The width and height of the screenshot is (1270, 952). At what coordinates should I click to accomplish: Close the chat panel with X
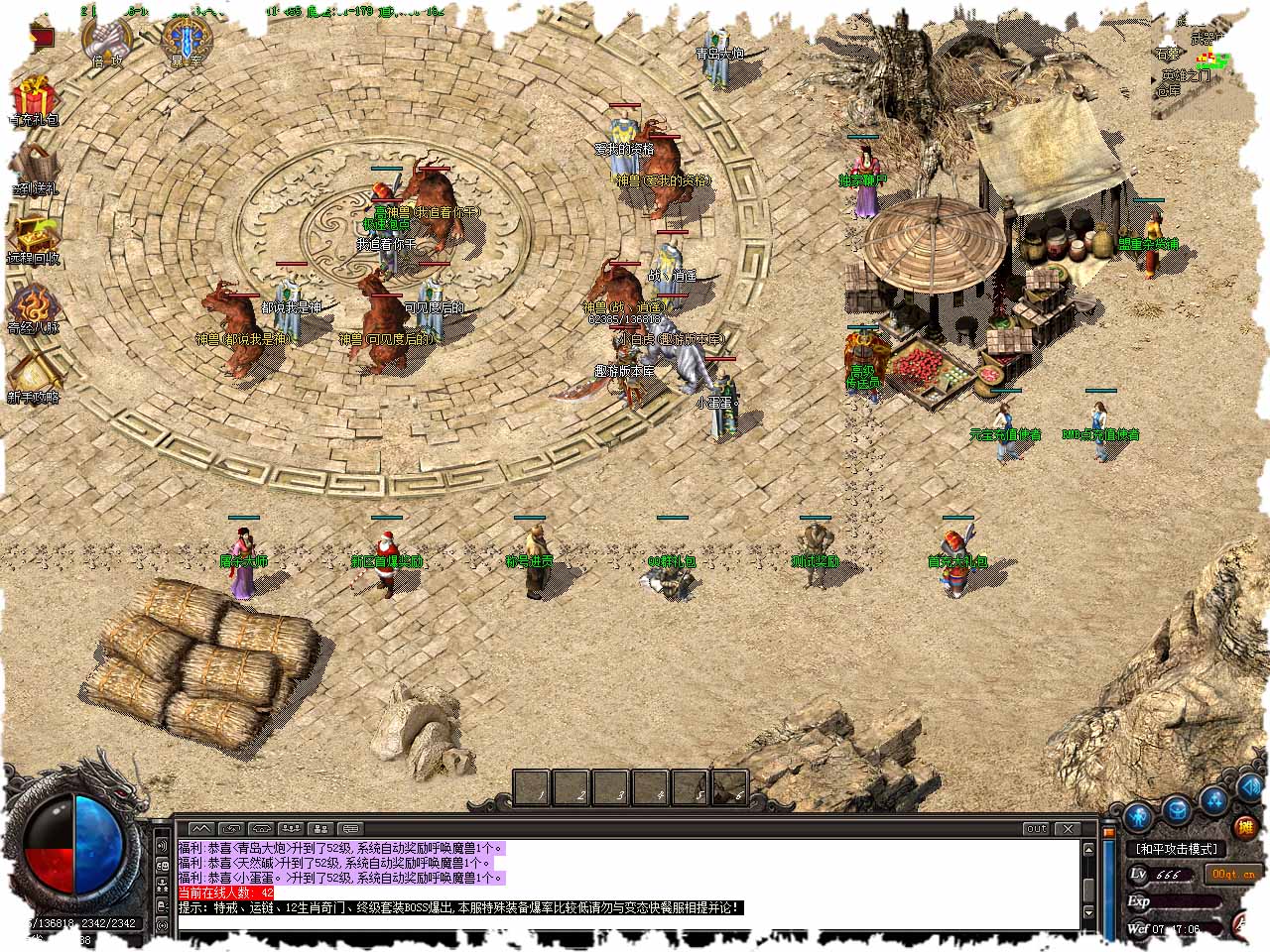[x=1068, y=828]
